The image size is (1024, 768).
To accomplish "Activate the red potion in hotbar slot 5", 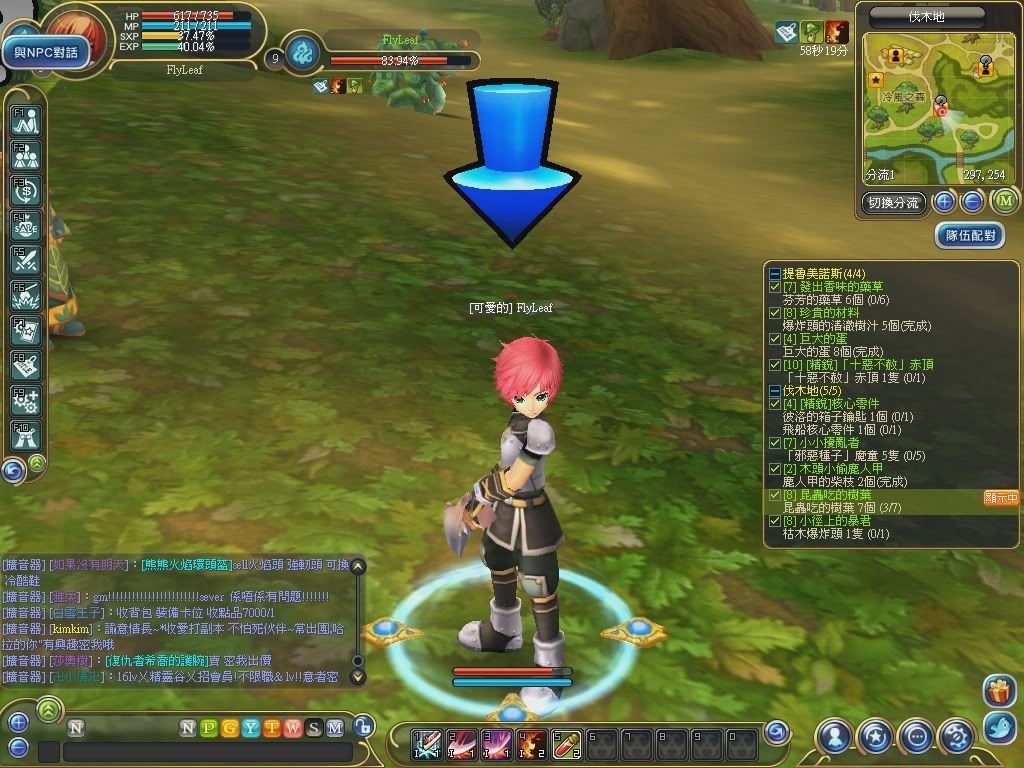I will 568,742.
